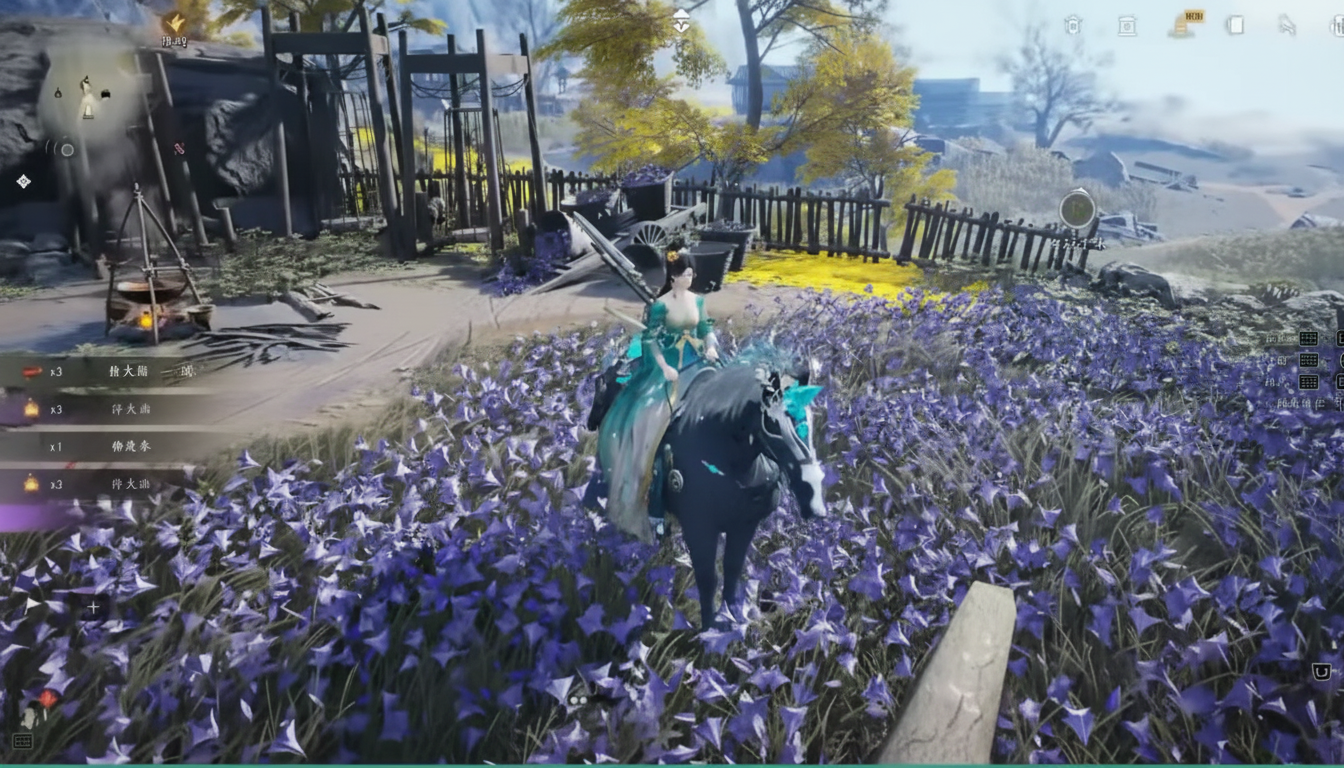Click the bottom key-binding grid on the right edge
The width and height of the screenshot is (1344, 768).
click(x=1308, y=383)
